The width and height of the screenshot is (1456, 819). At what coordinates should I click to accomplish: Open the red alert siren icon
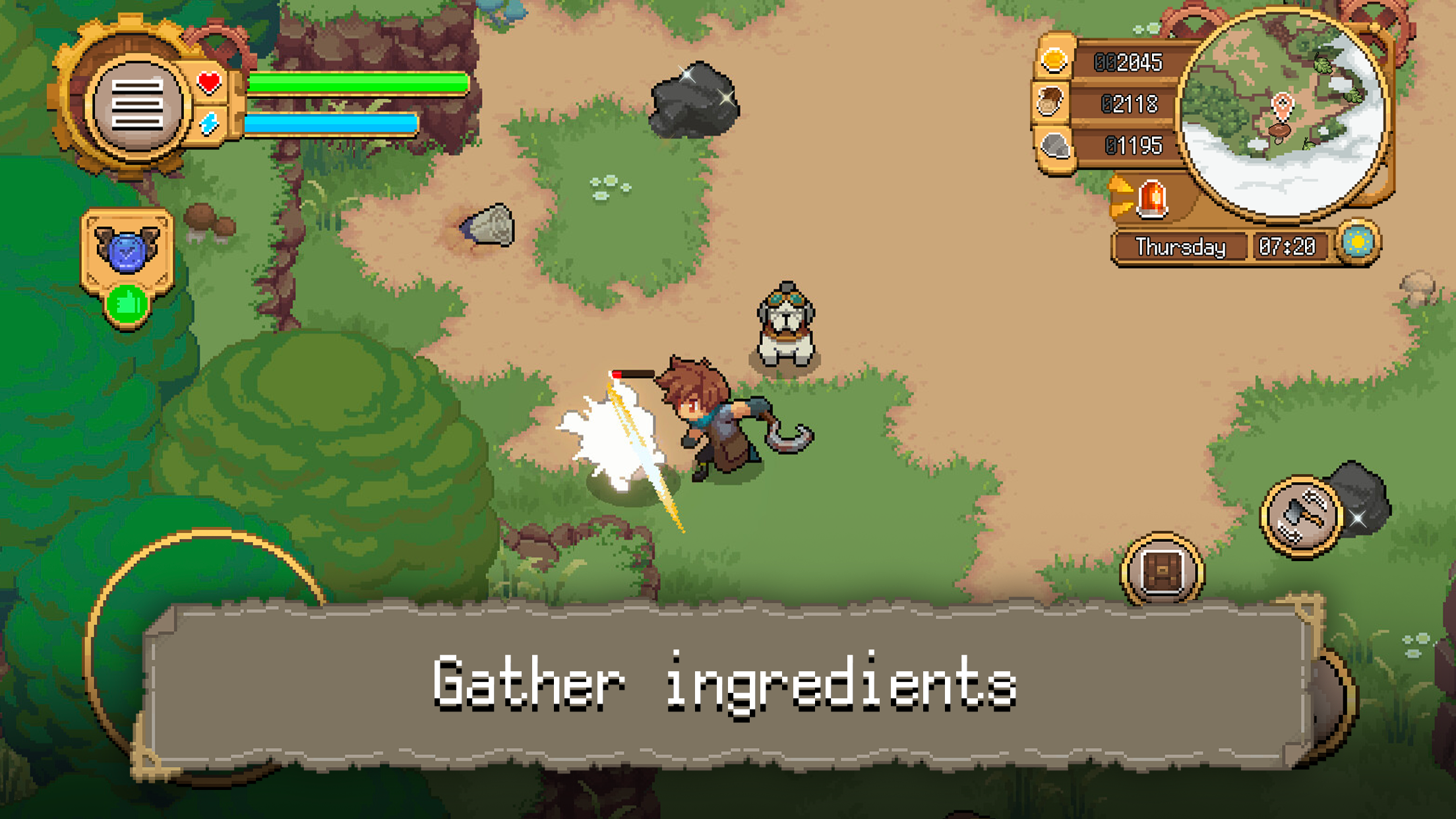pyautogui.click(x=1153, y=199)
